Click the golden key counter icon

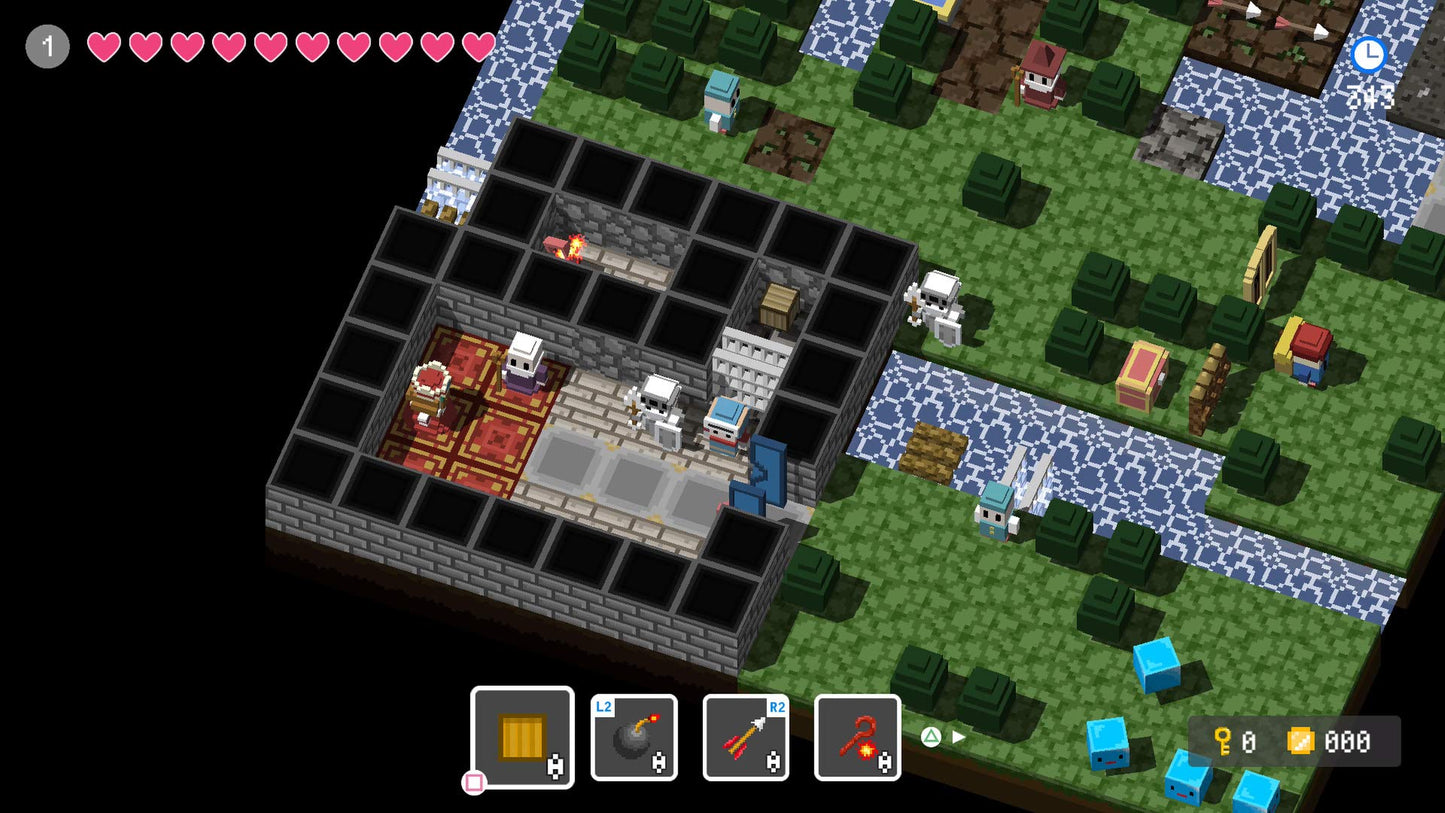(1222, 740)
